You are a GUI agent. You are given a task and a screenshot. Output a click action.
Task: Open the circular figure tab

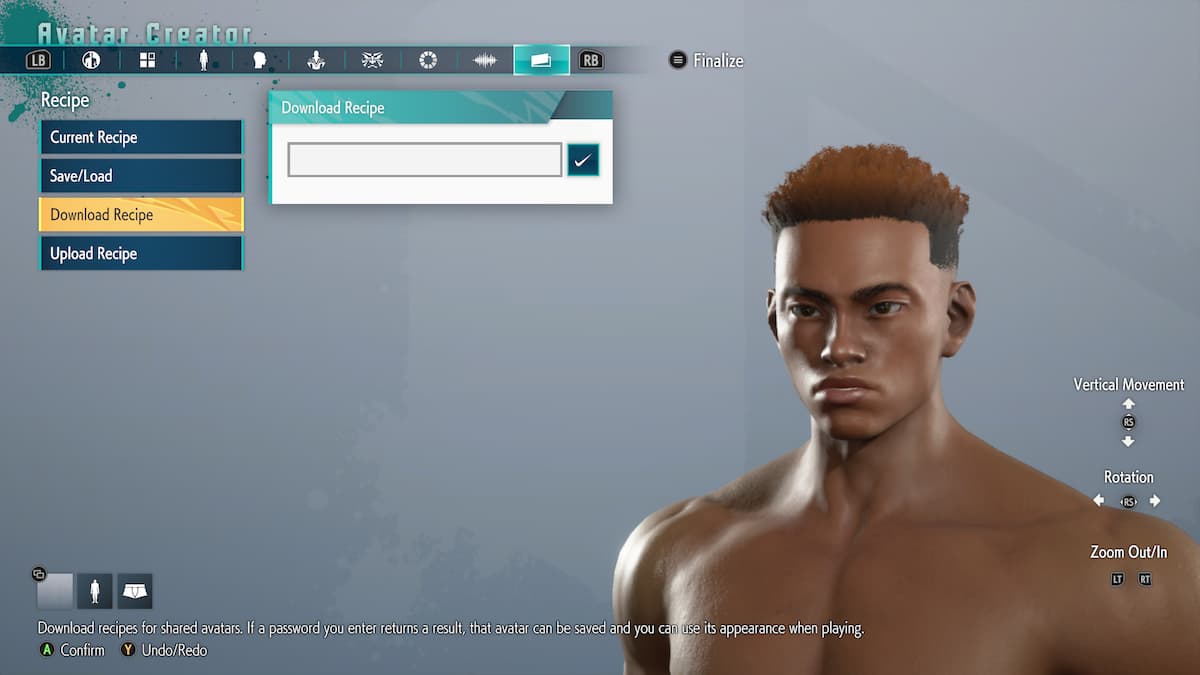coord(92,61)
